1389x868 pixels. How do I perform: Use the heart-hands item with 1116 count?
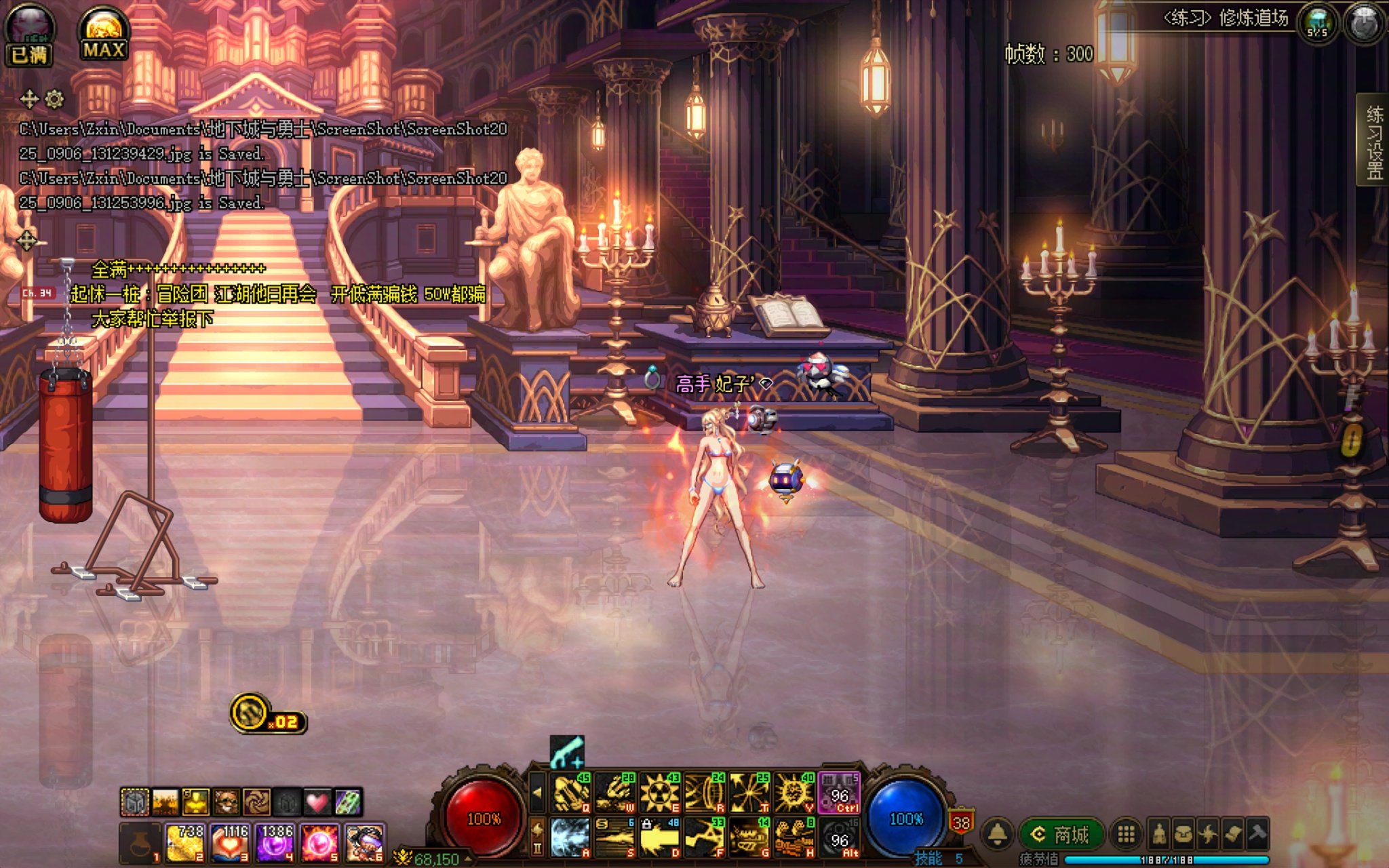(x=231, y=843)
